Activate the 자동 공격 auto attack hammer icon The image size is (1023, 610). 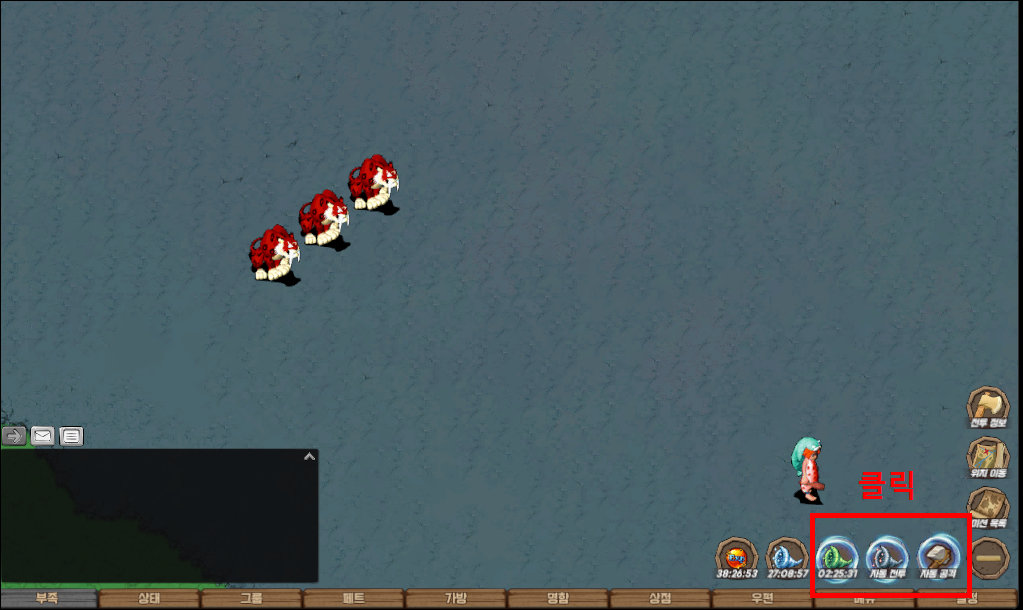coord(938,557)
